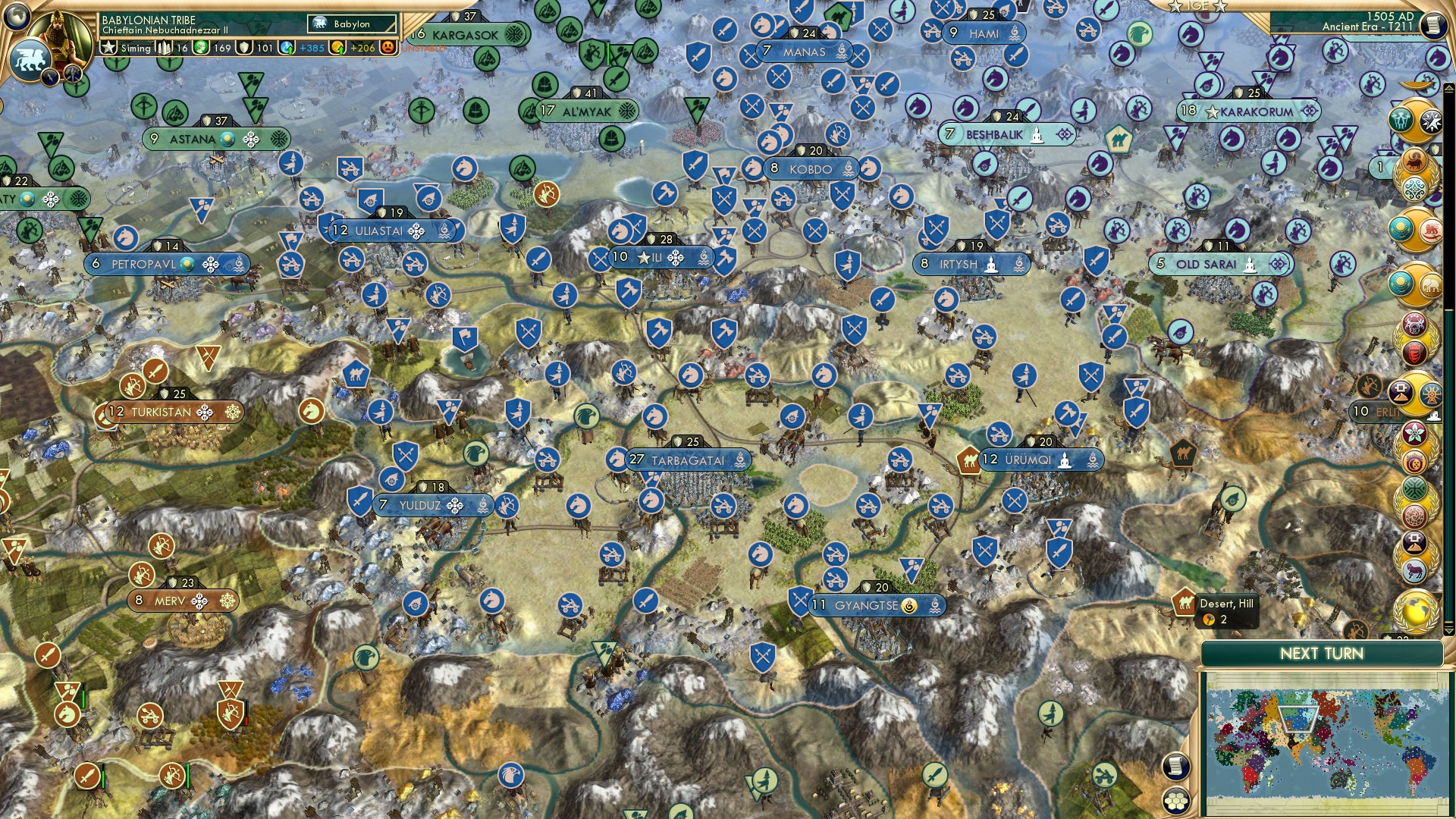Click the science beaker icon showing +385
The image size is (1456, 819).
286,49
